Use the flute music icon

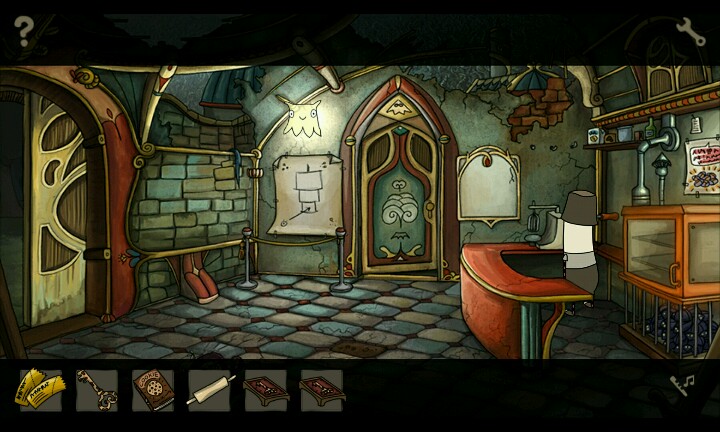[x=684, y=385]
